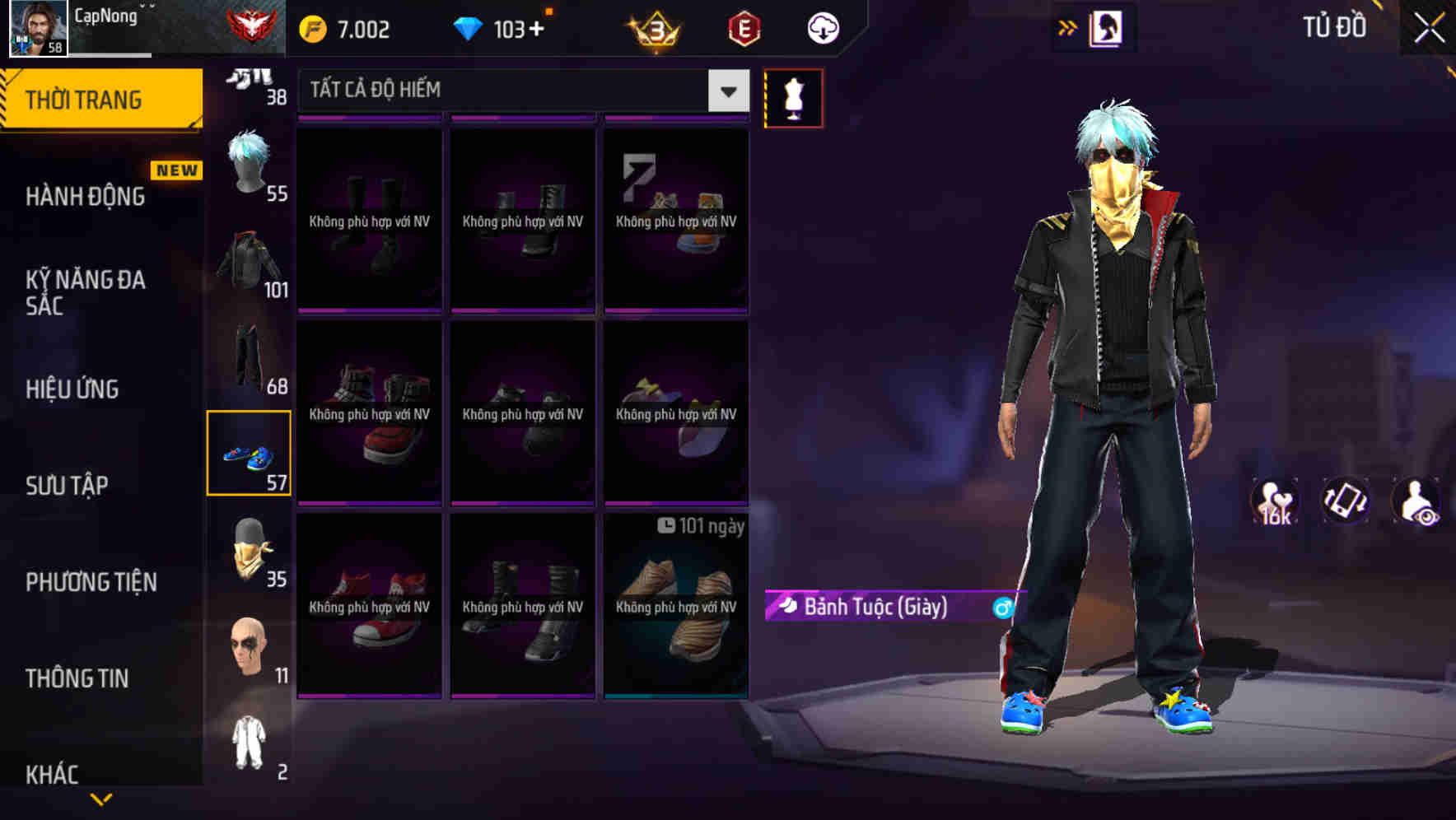Click the gold crown rank icon

pyautogui.click(x=655, y=28)
